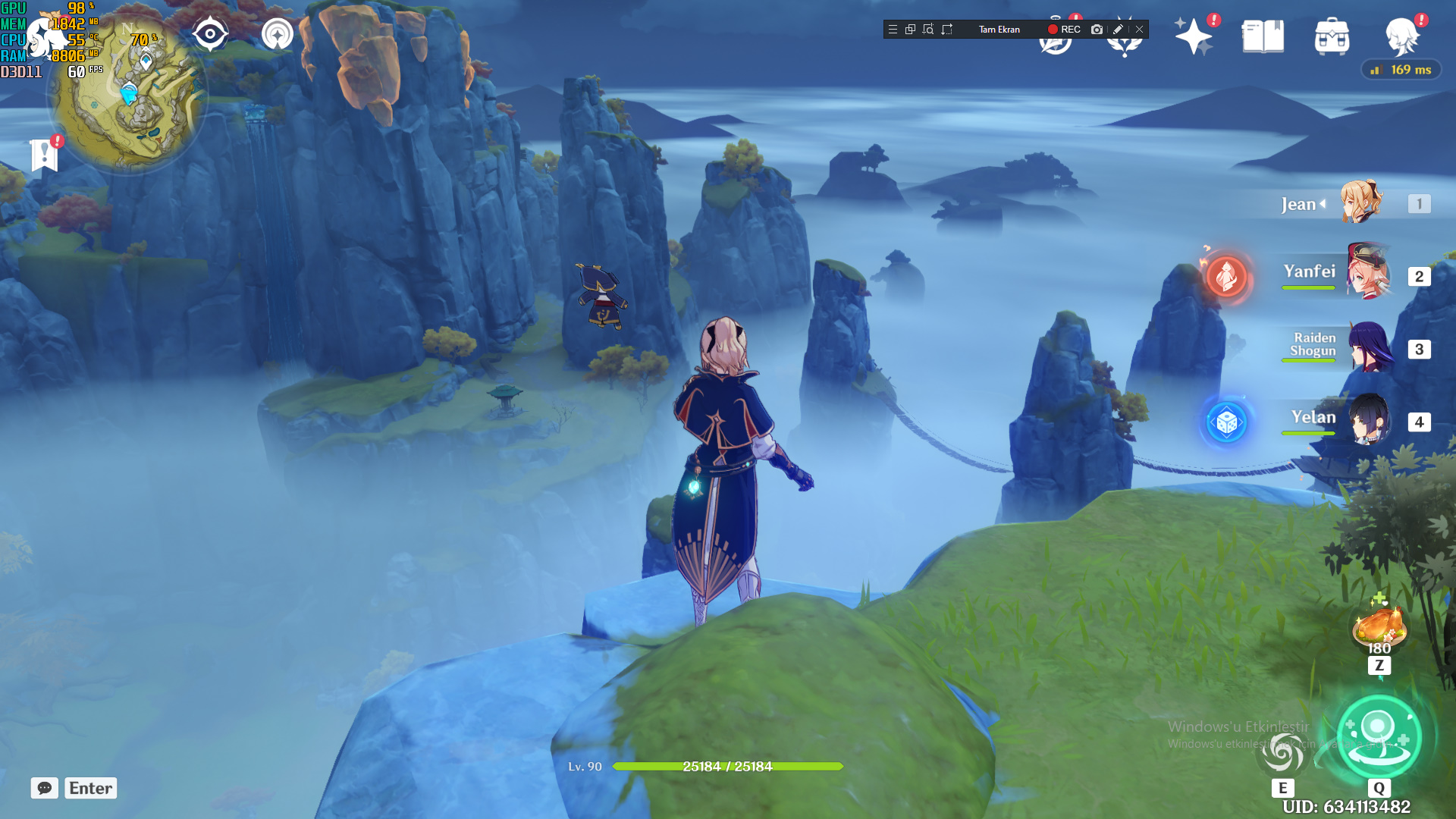Screen dimensions: 1456x819
Task: Switch to party member Yanfei
Action: [x=1368, y=273]
